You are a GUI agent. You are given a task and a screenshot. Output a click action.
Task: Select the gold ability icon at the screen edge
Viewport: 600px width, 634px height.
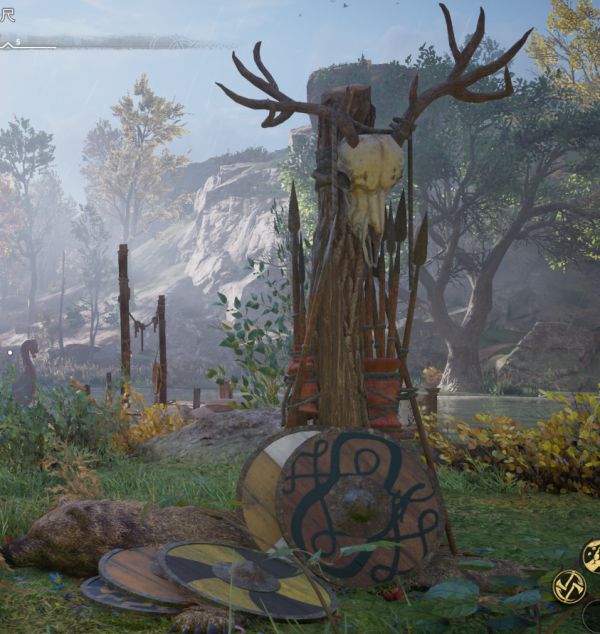tap(592, 554)
